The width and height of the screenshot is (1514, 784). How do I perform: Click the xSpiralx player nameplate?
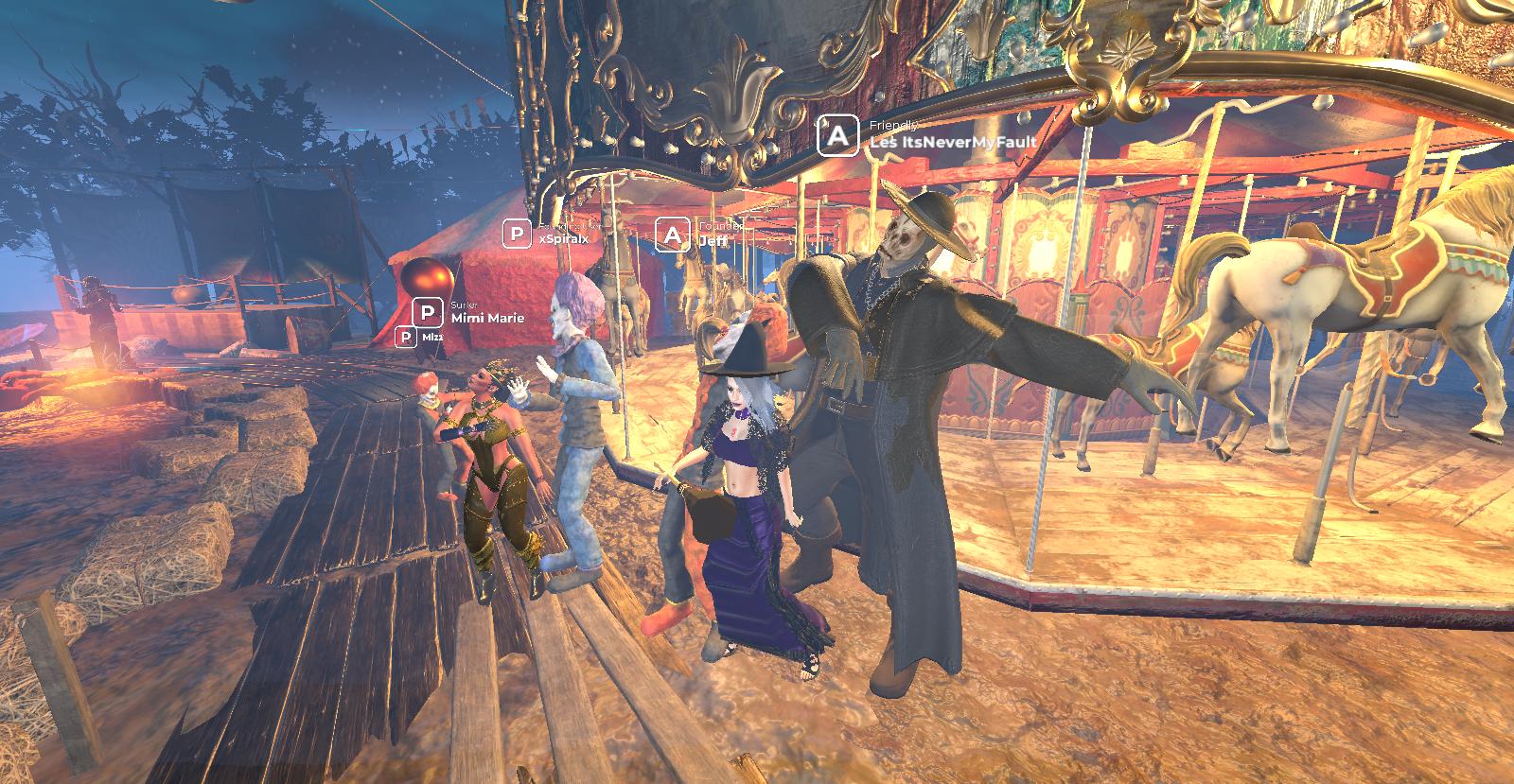(563, 239)
